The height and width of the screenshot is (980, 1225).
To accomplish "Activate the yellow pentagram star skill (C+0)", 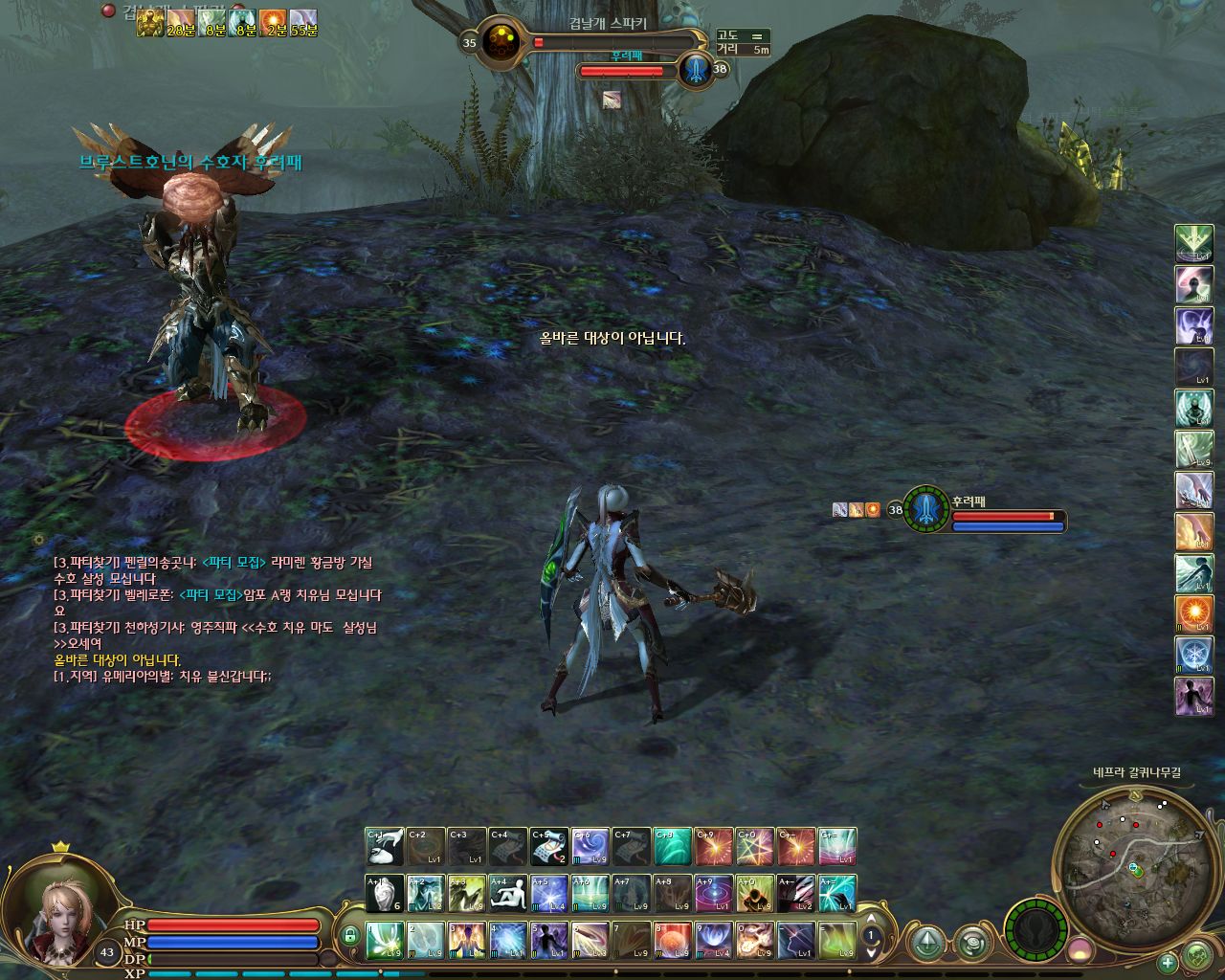I will 755,847.
